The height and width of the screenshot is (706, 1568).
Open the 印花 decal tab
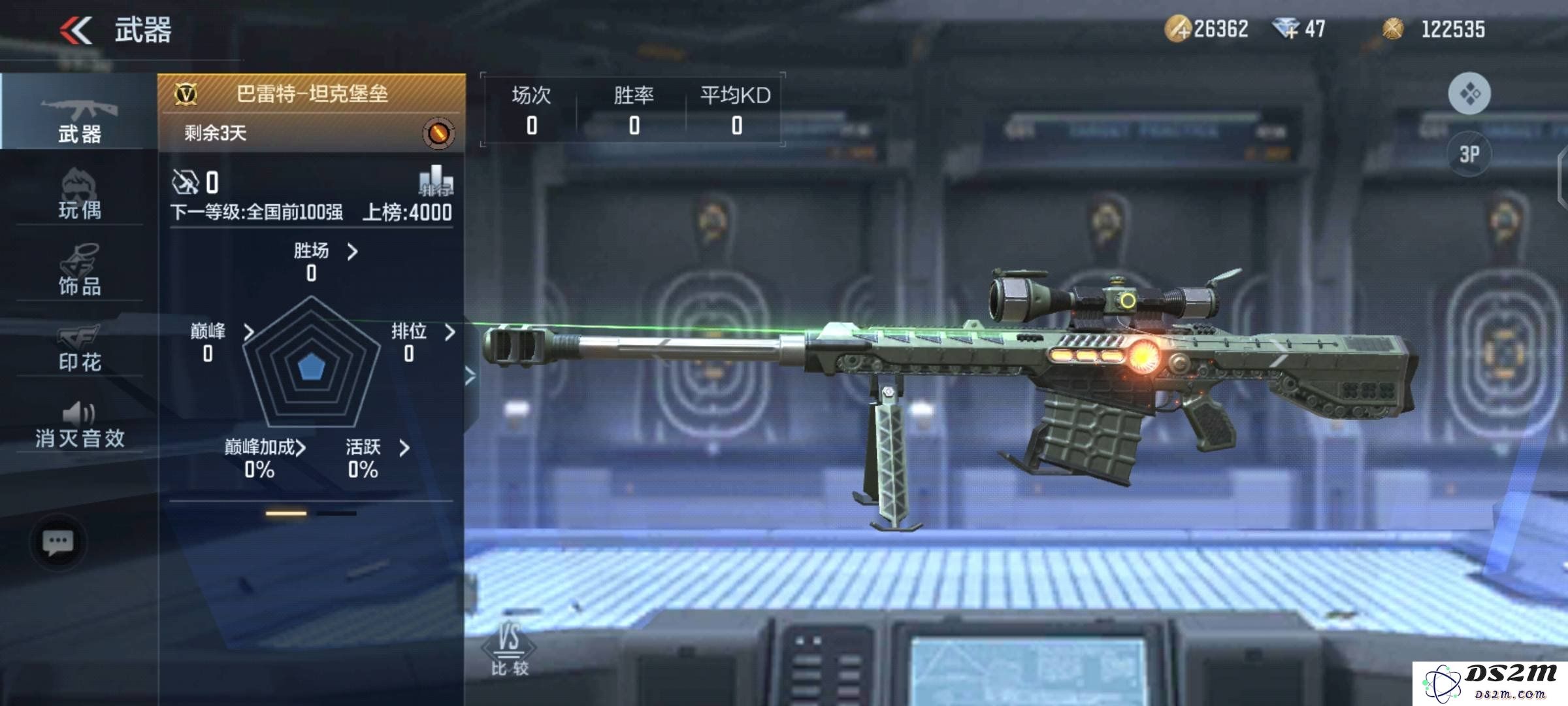(79, 346)
